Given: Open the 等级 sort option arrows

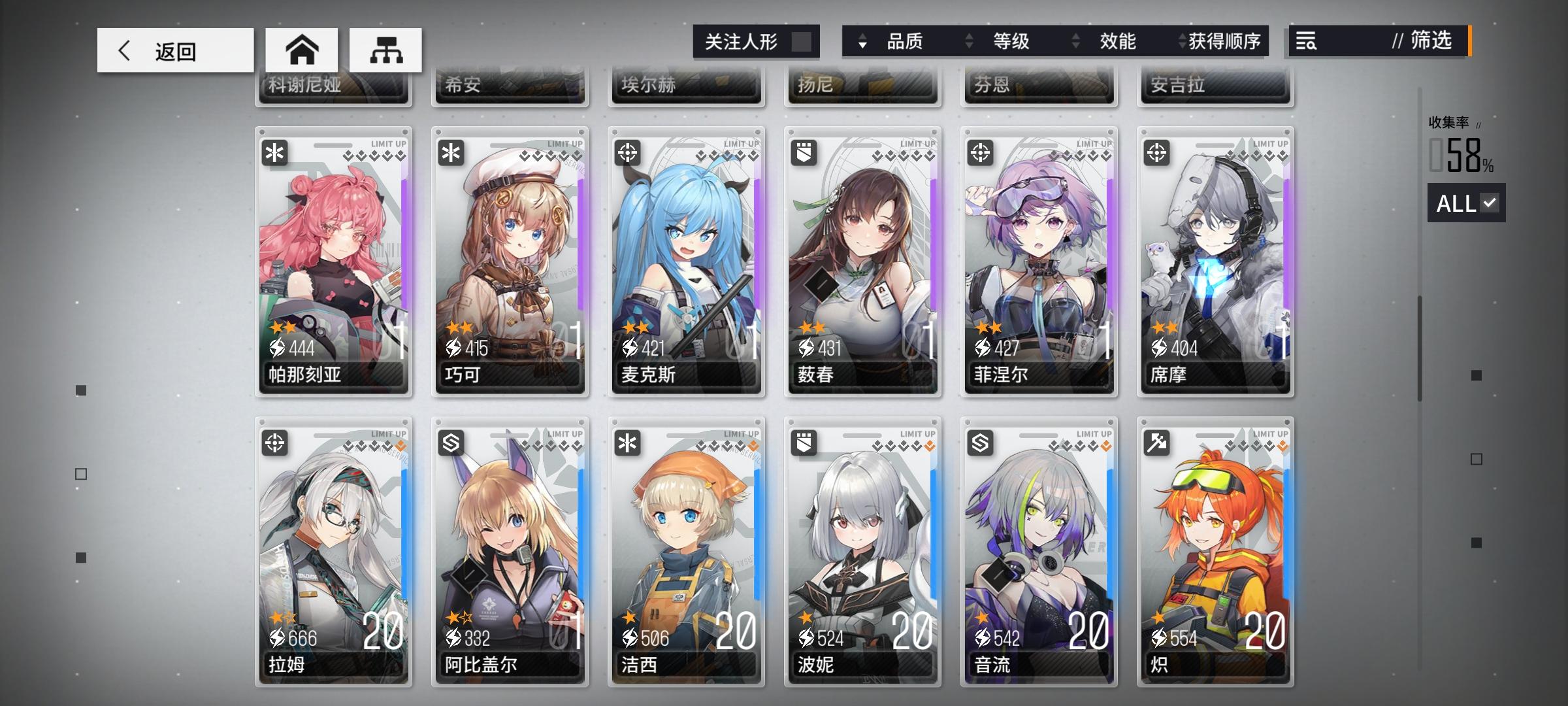Looking at the screenshot, I should pos(968,42).
